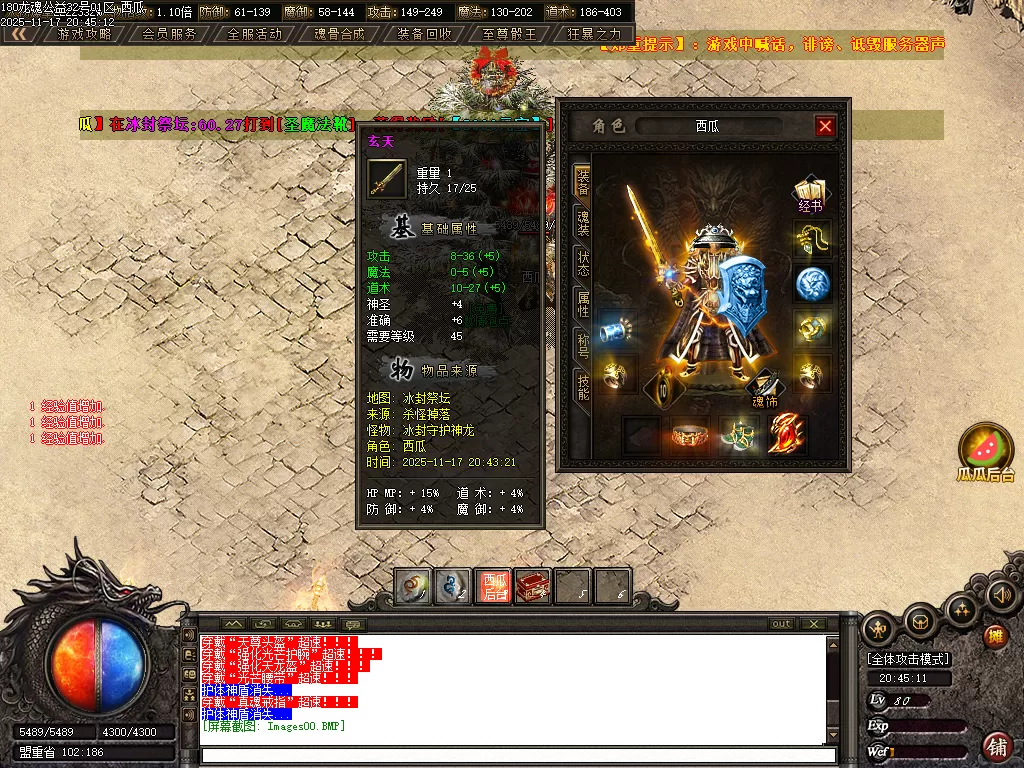This screenshot has width=1024, height=768.
Task: Select the 称号 title tab
Action: (583, 343)
